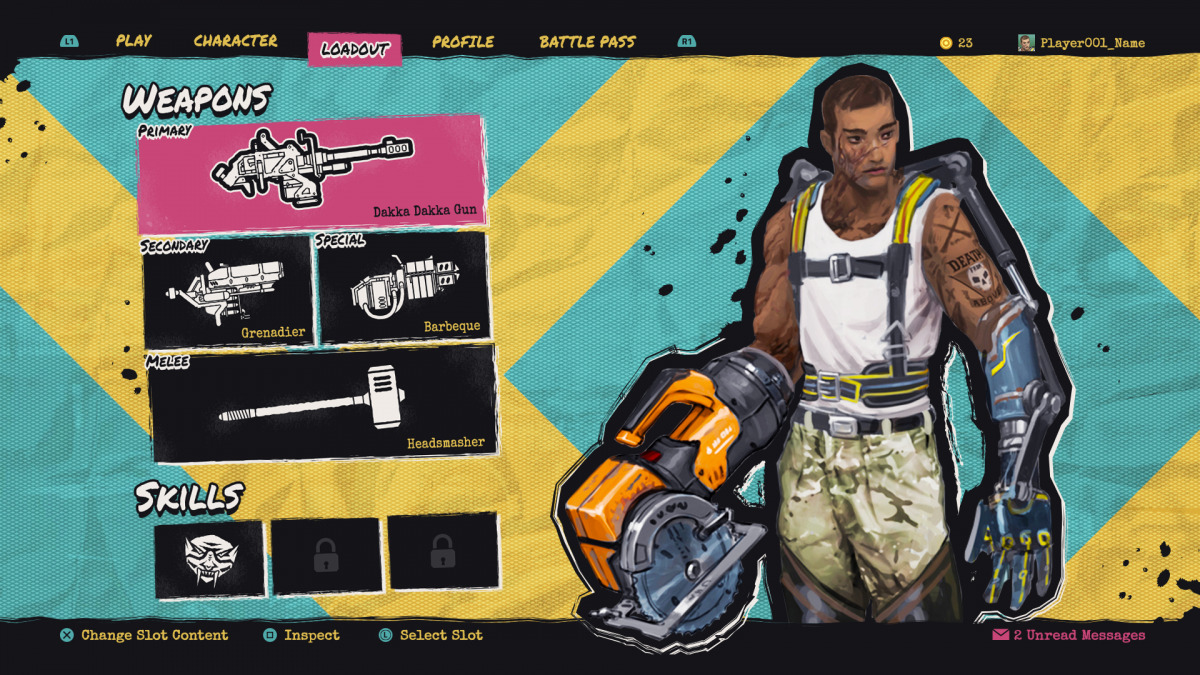Select the Loadout tab
Image resolution: width=1200 pixels, height=675 pixels.
(354, 49)
